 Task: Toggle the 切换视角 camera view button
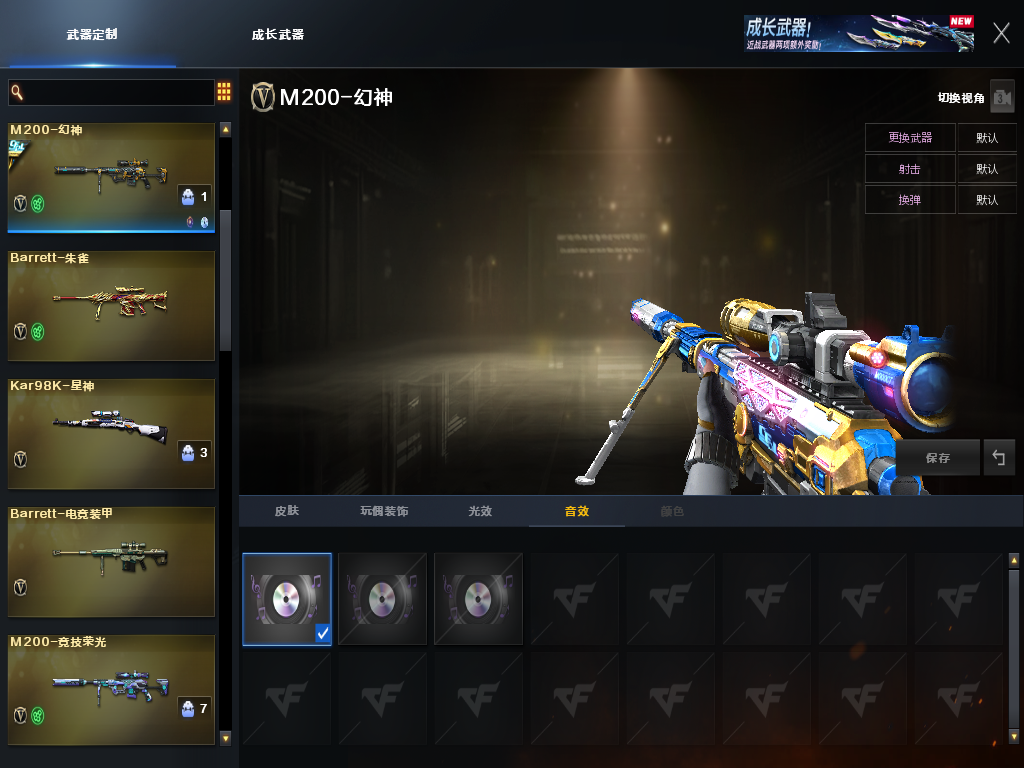tap(1001, 97)
